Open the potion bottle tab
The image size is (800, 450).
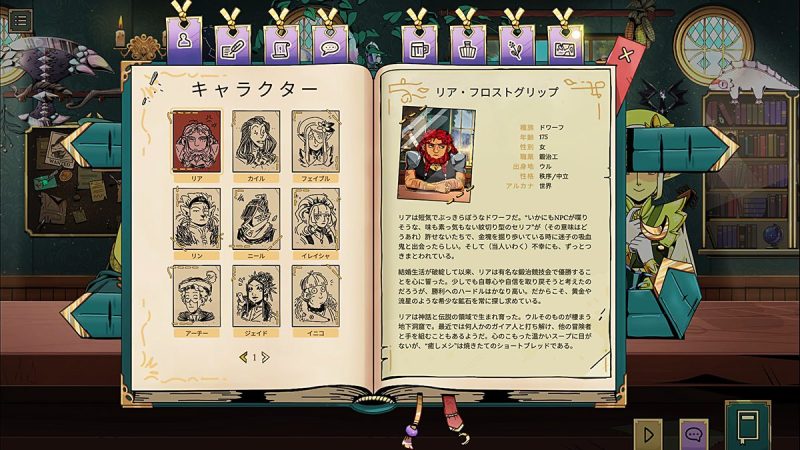click(x=468, y=44)
